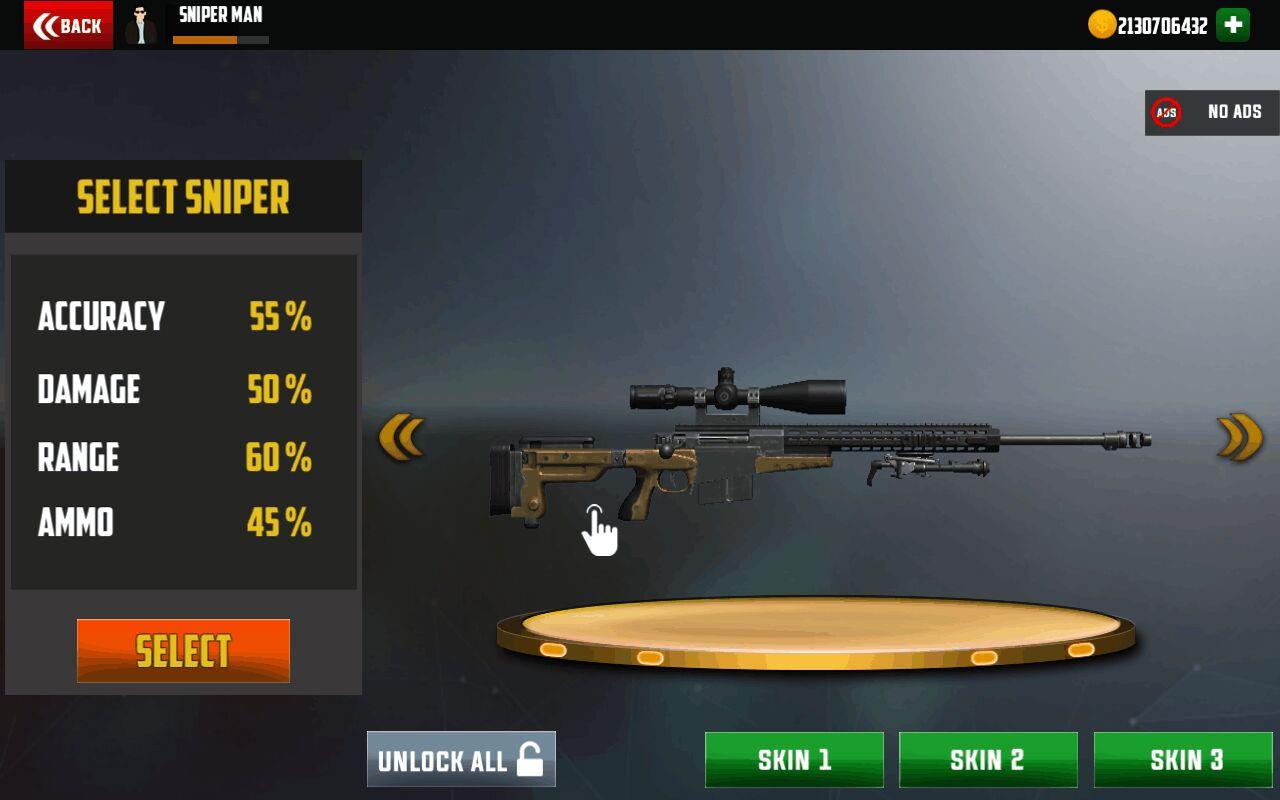Go back using the red Back button
Screen dimensions: 1280x800
coord(68,25)
